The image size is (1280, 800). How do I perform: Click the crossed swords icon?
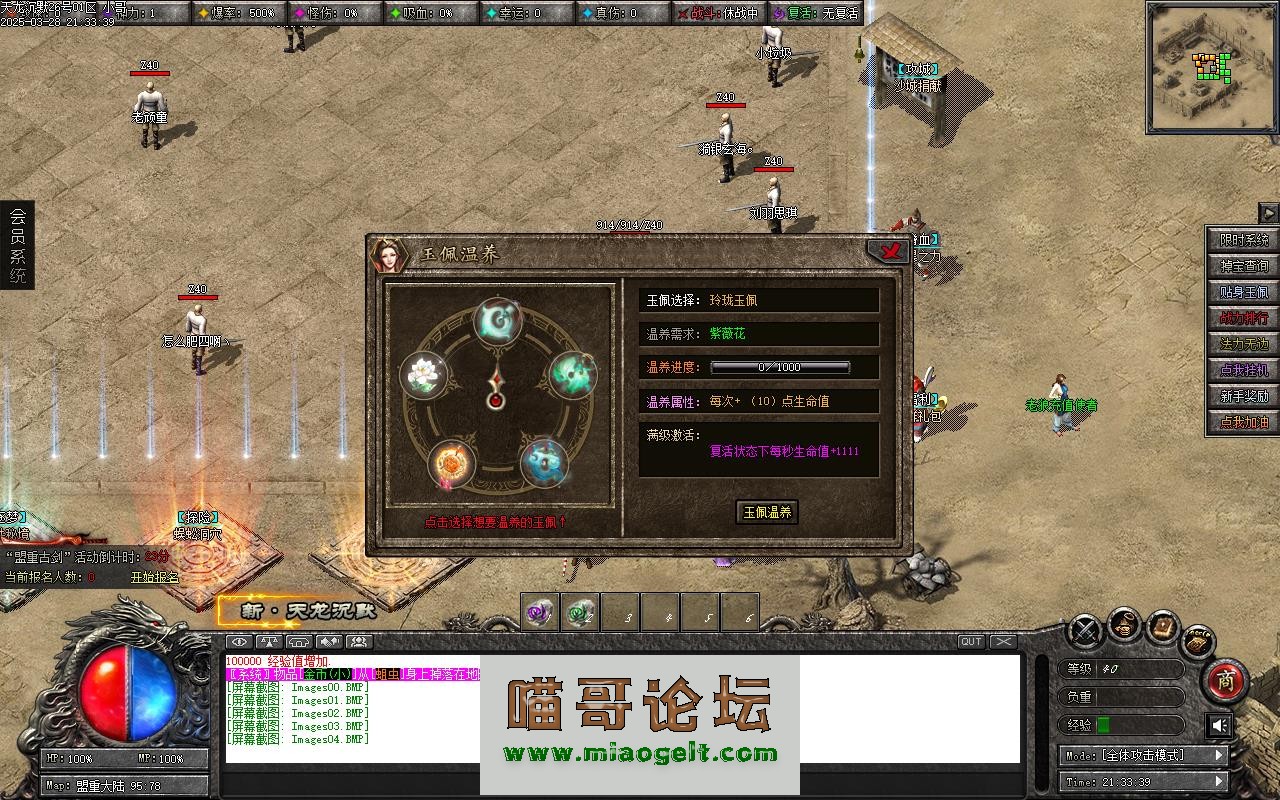click(x=1085, y=631)
